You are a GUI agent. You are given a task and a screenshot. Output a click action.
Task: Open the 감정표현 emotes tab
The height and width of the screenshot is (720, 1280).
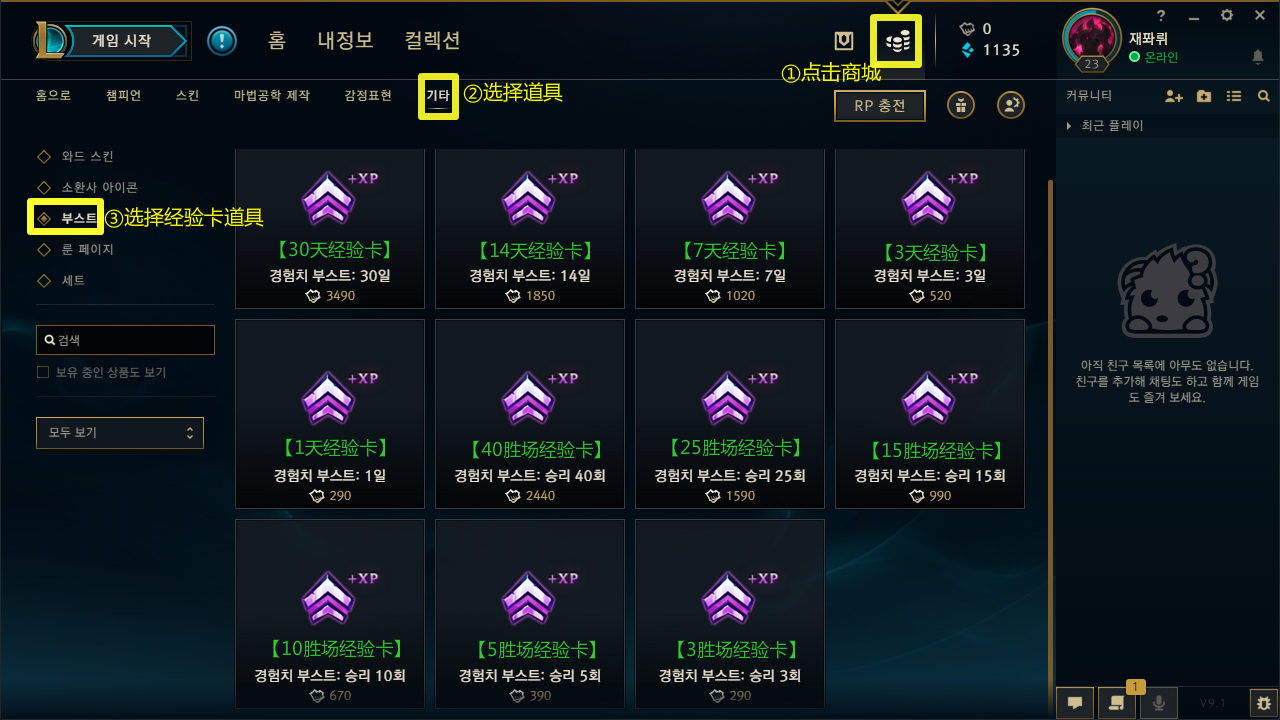[x=368, y=96]
